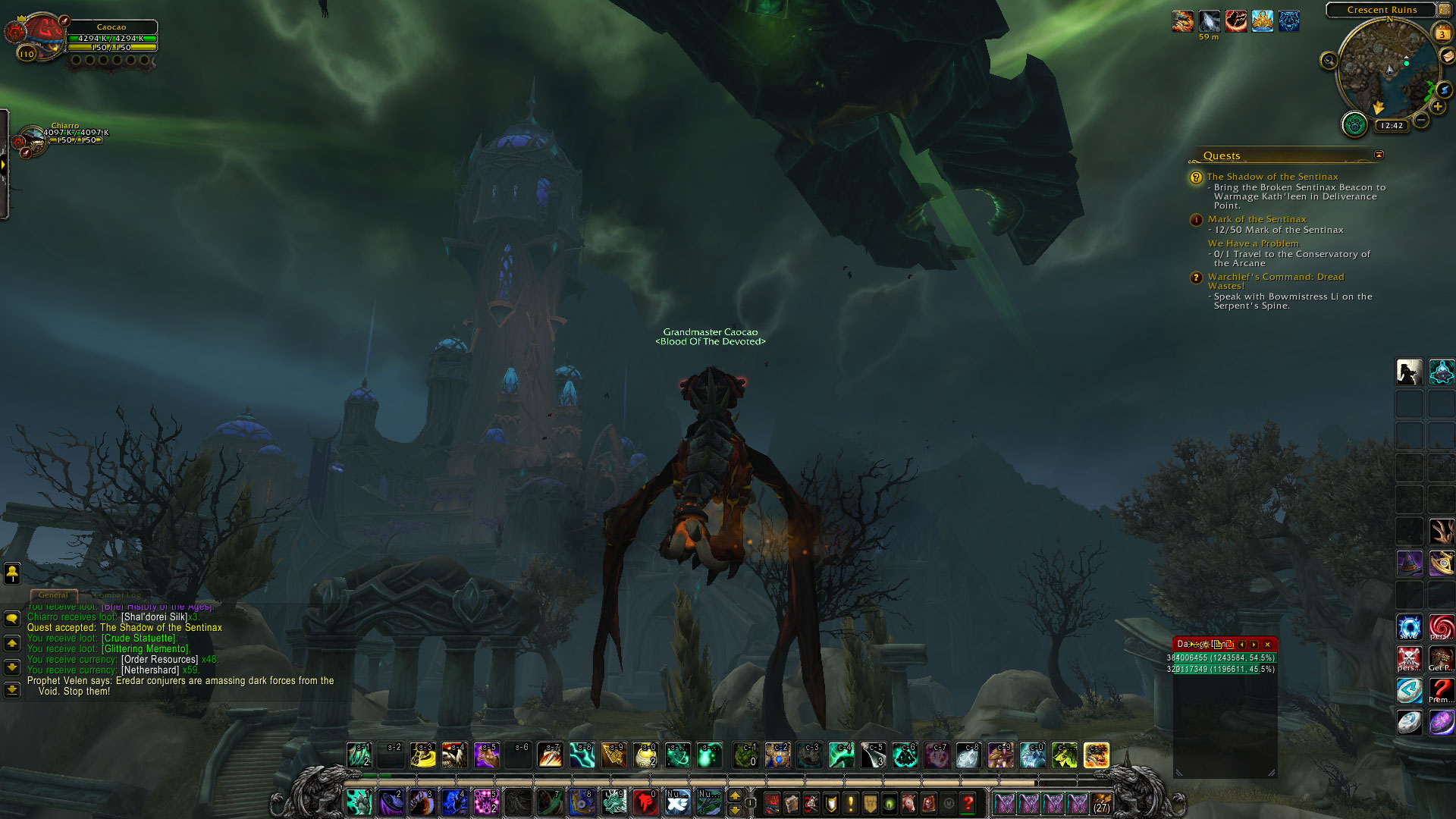
Task: Close the damage meter window
Action: click(1267, 645)
